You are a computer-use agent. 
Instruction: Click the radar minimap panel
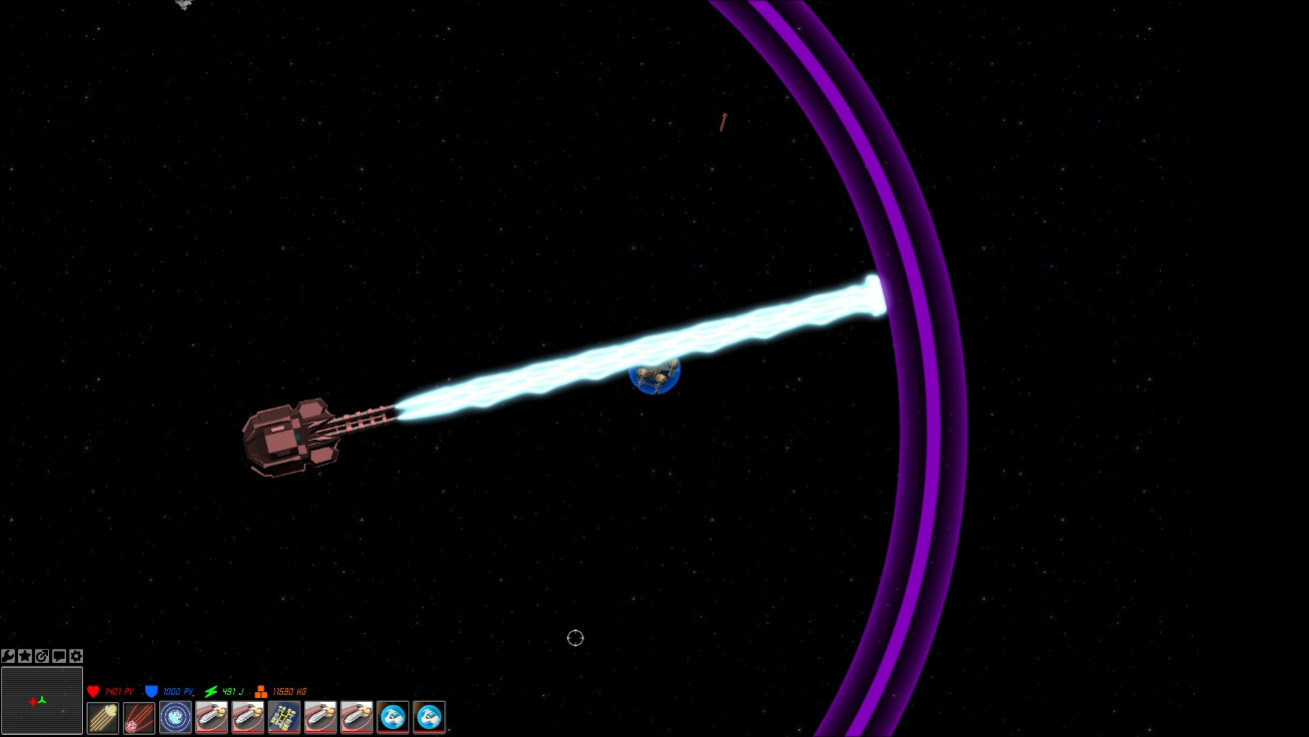point(42,701)
